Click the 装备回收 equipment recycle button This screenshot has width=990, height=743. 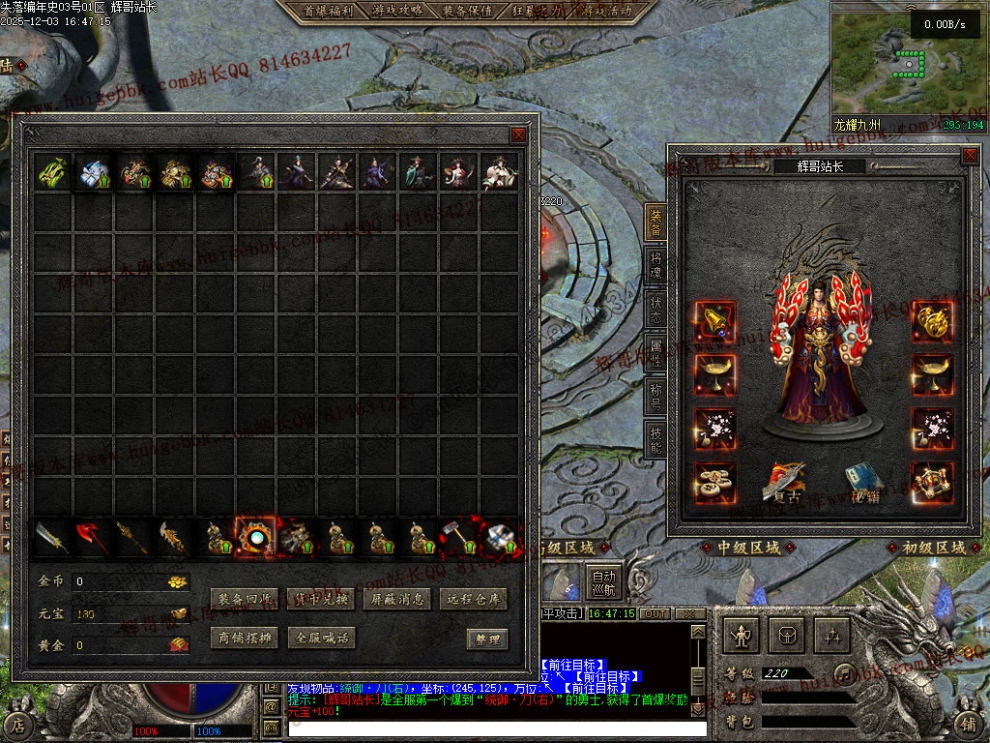click(244, 599)
